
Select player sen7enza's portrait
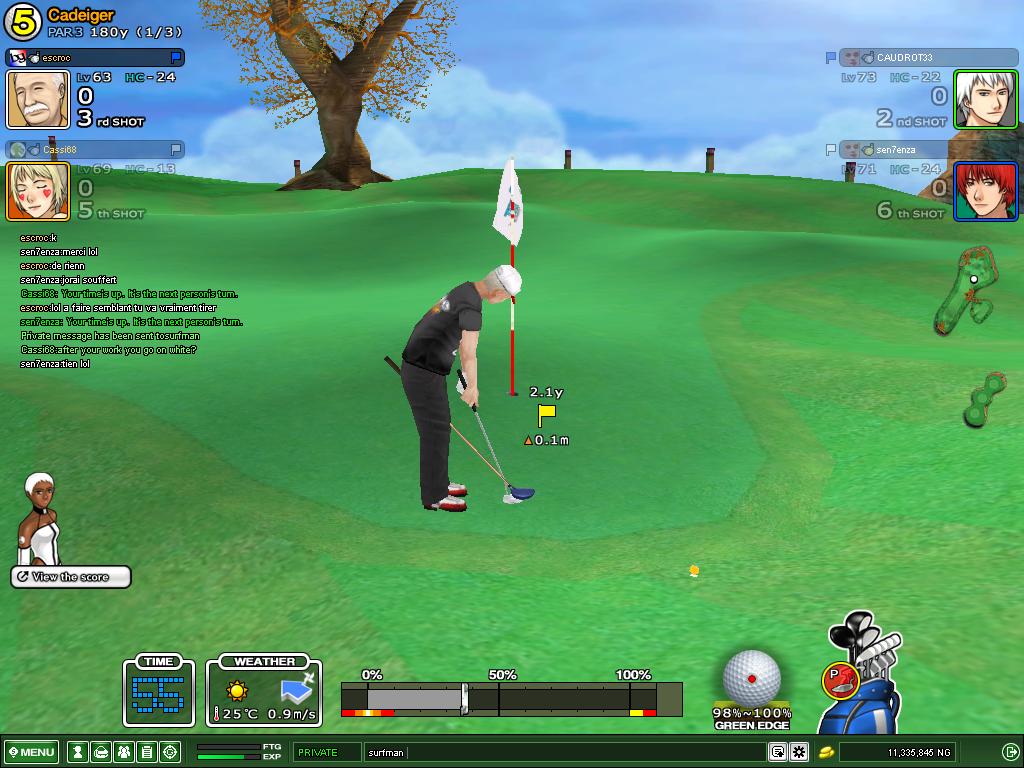(985, 191)
